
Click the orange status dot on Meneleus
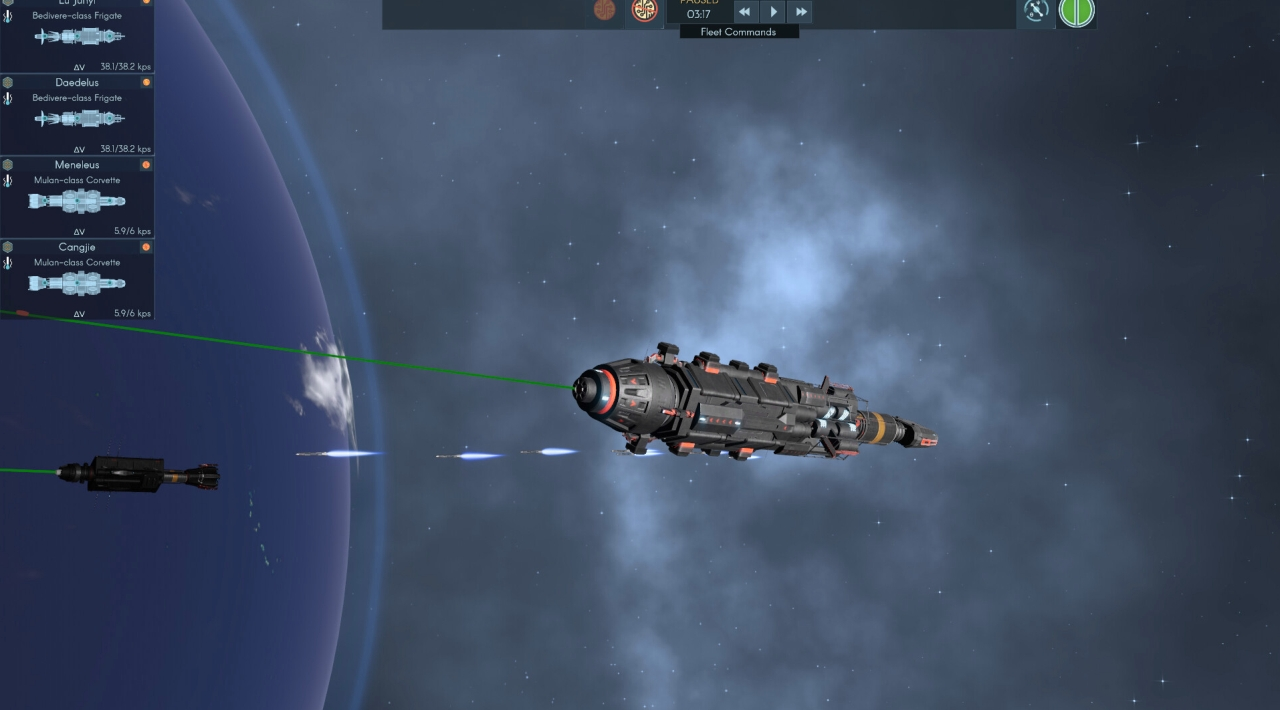pyautogui.click(x=146, y=165)
